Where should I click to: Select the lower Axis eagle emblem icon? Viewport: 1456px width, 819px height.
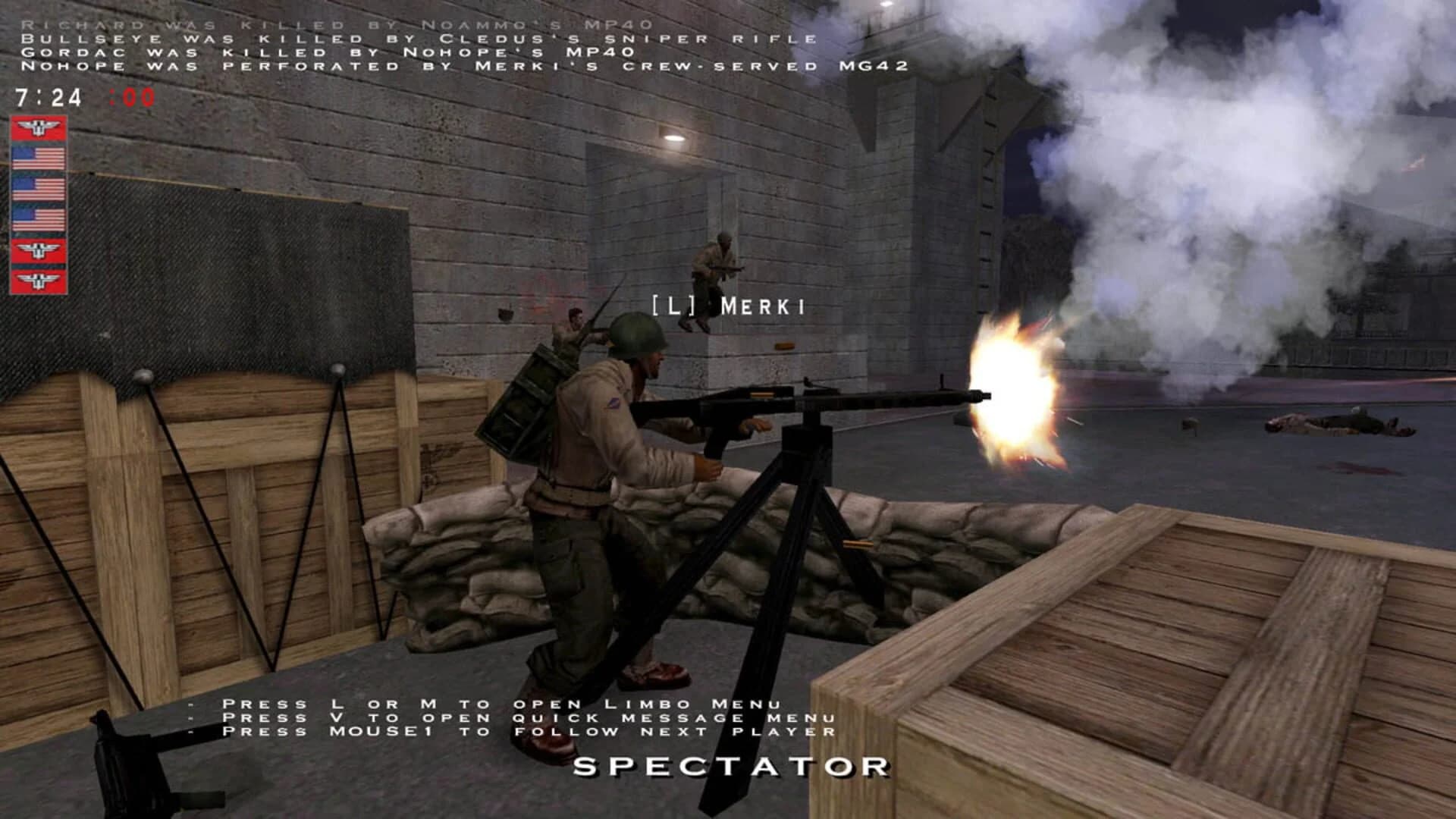click(37, 250)
